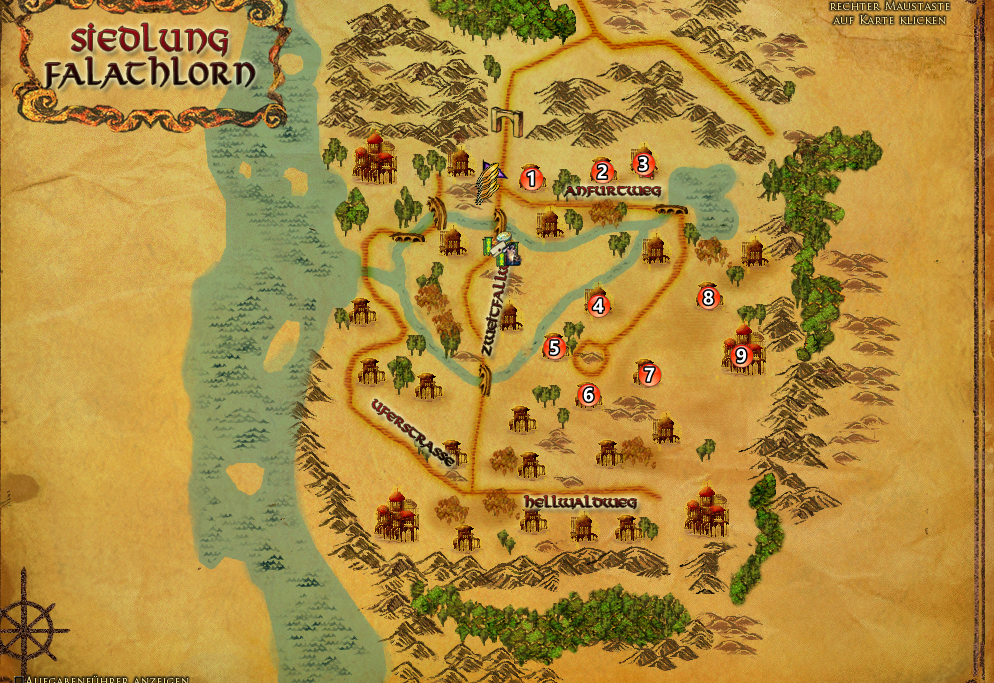Pick the red marker numbered 6

[588, 395]
